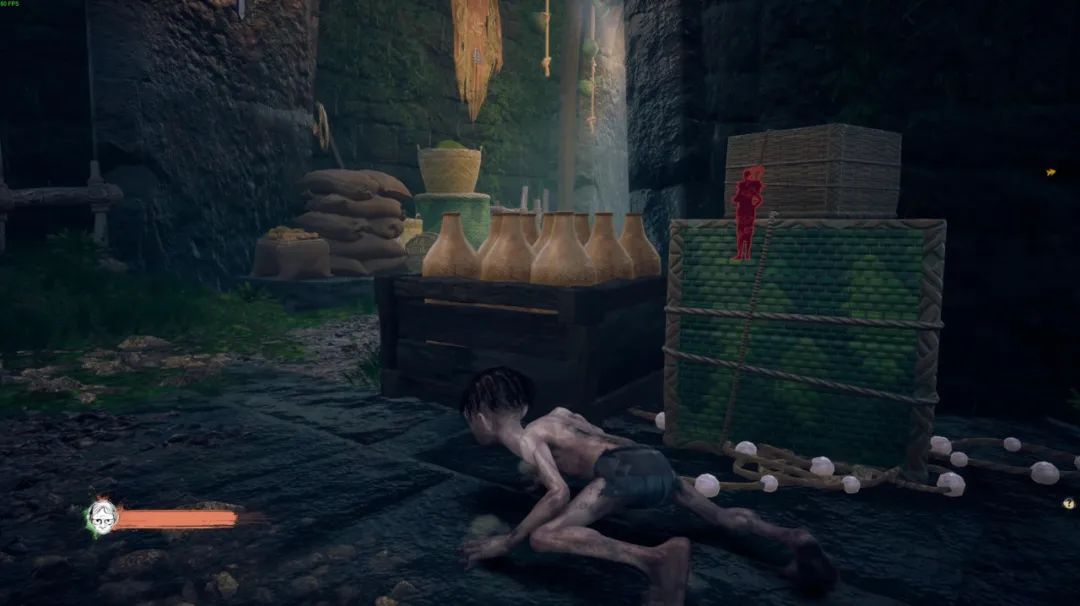Click the yellow arrow objective marker

[x=1051, y=172]
